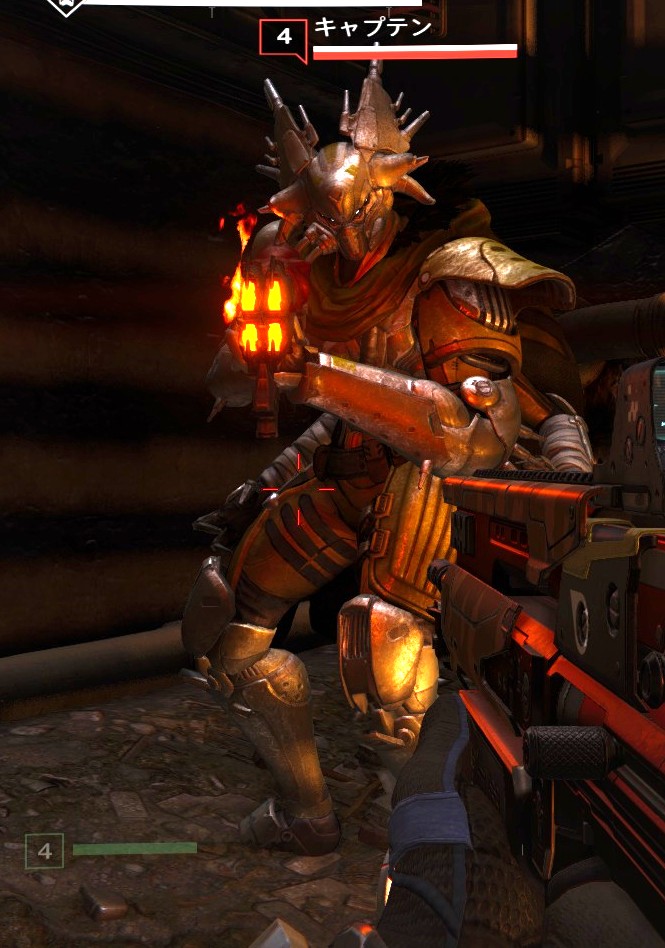The height and width of the screenshot is (948, 665).
Task: Click the green level 4 player badge
Action: click(44, 851)
